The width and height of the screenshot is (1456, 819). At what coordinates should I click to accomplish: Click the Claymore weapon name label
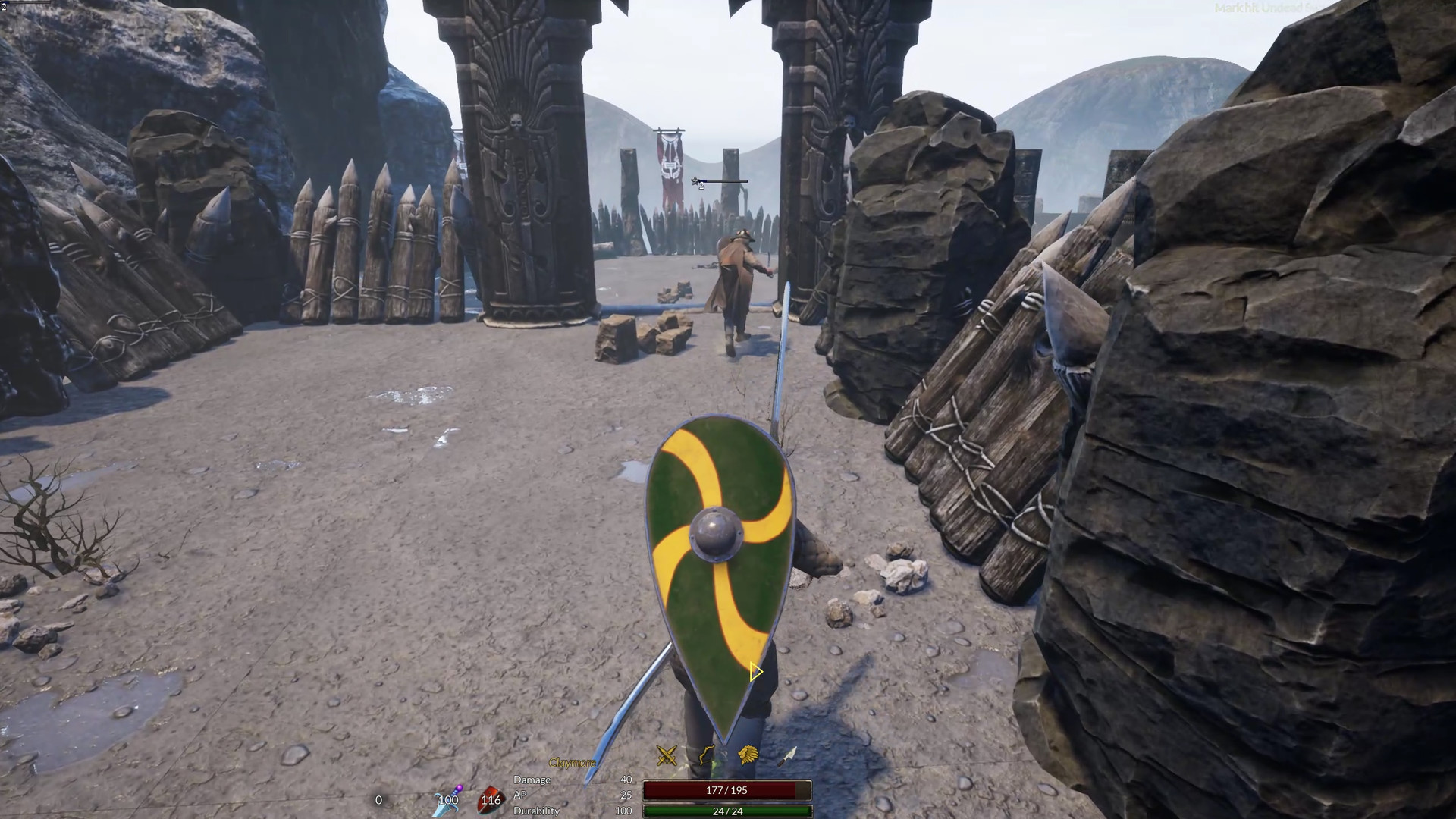(571, 763)
